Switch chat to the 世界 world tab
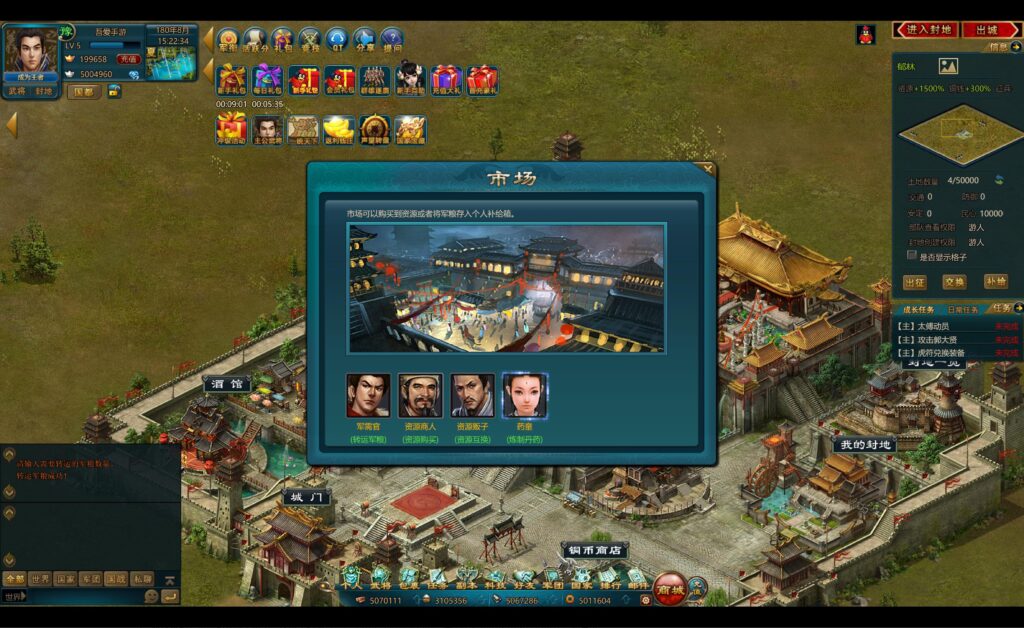Image resolution: width=1024 pixels, height=628 pixels. click(40, 579)
